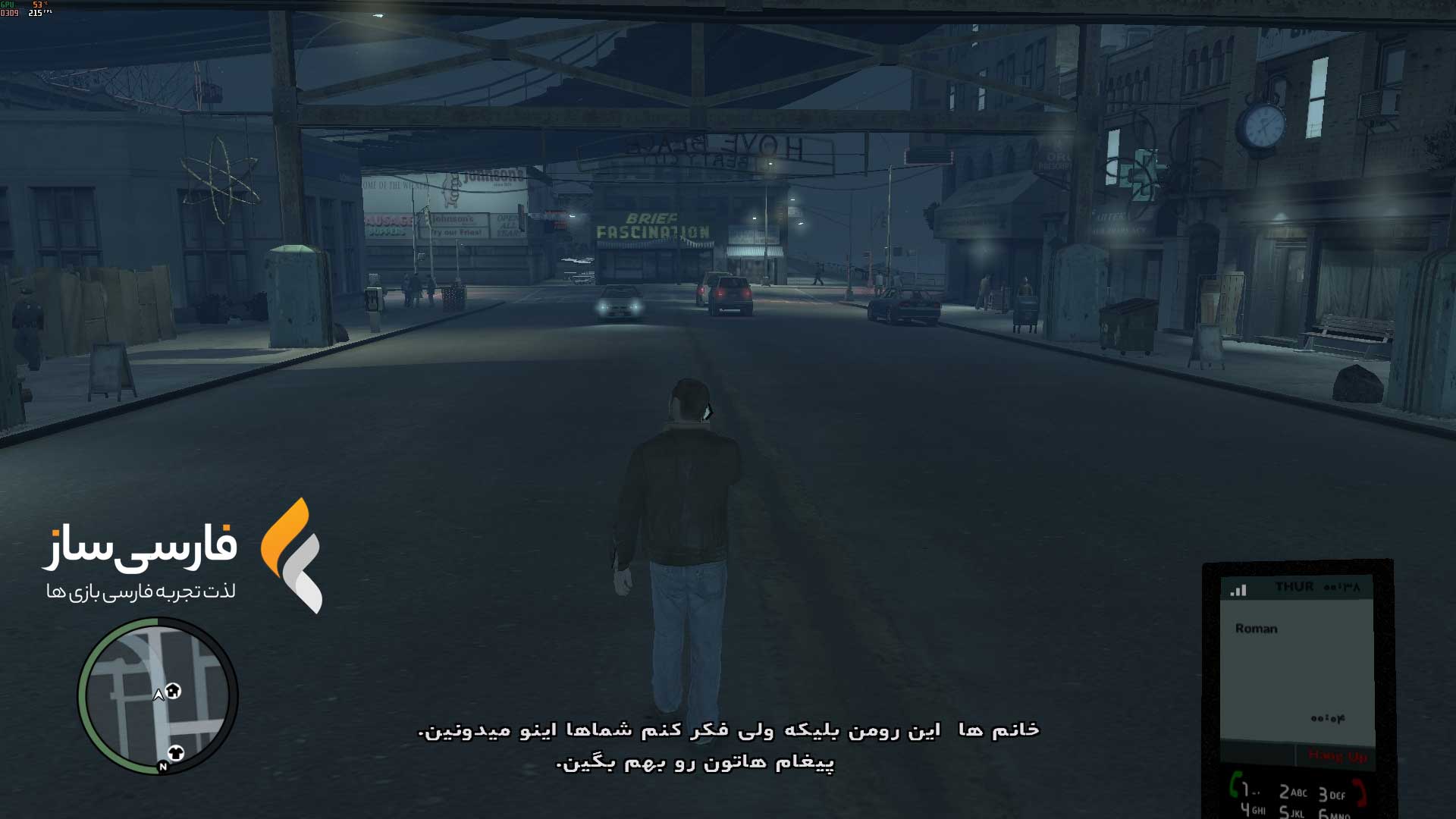Click the north N marker on the minimap
Image resolution: width=1456 pixels, height=819 pixels.
coord(162,767)
